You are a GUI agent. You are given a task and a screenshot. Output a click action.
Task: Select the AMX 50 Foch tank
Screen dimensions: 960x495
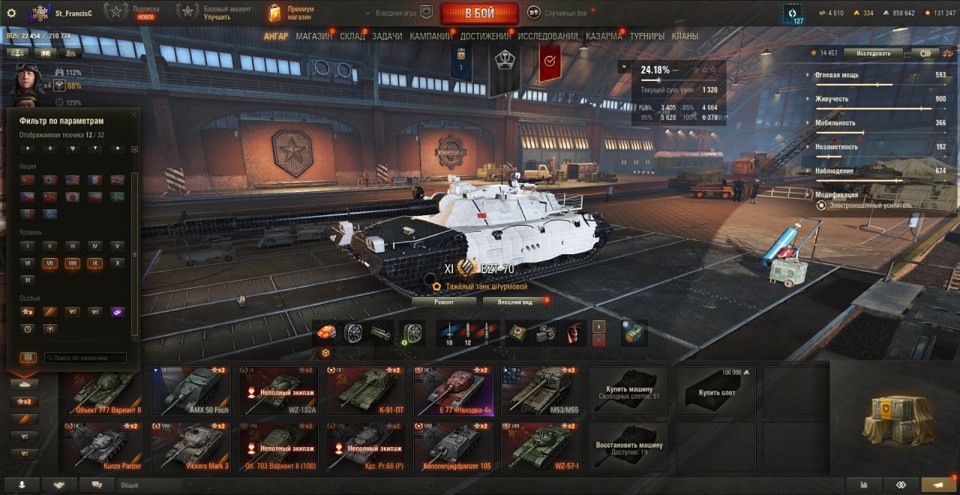point(190,391)
